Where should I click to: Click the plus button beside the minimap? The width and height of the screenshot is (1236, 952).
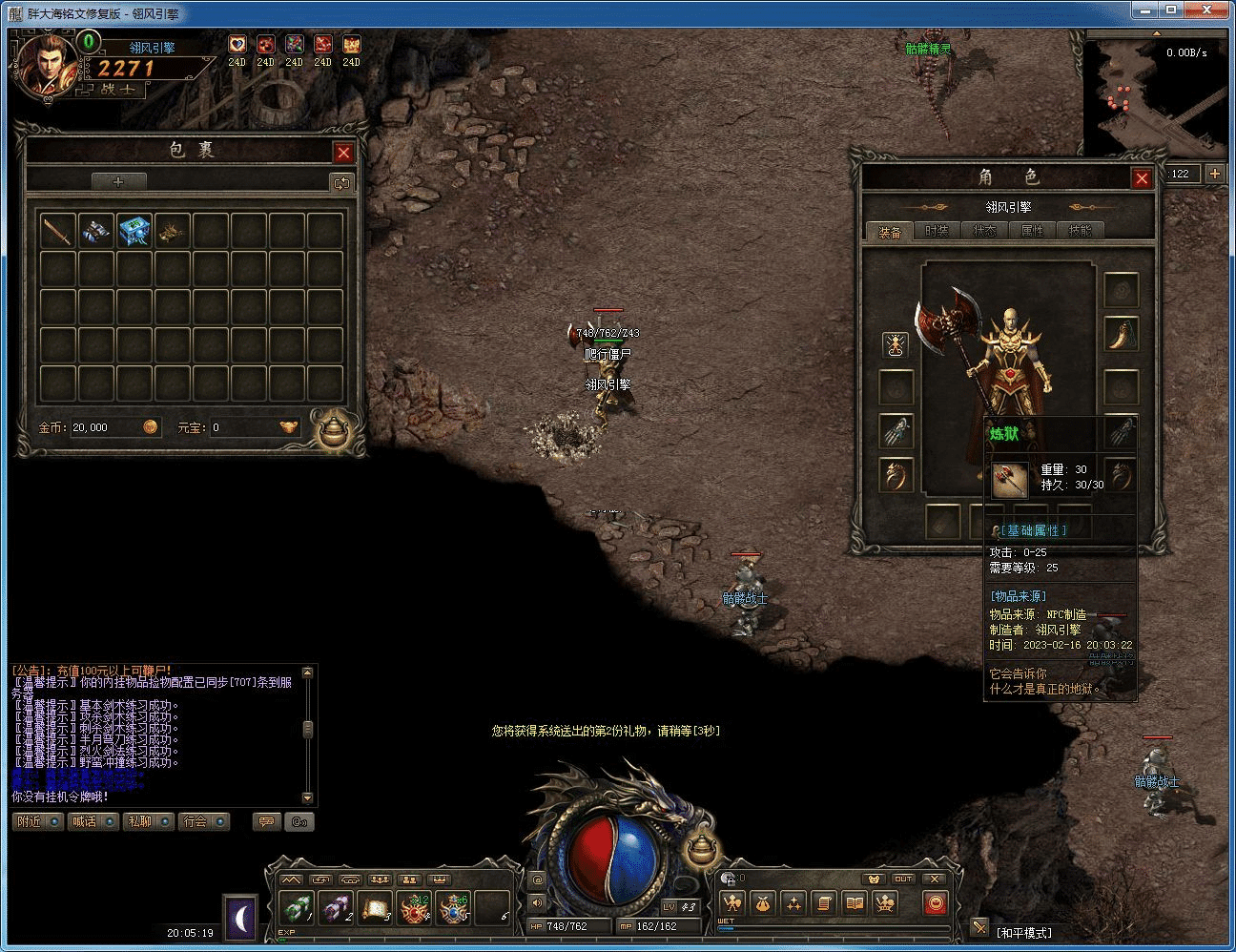click(1214, 174)
